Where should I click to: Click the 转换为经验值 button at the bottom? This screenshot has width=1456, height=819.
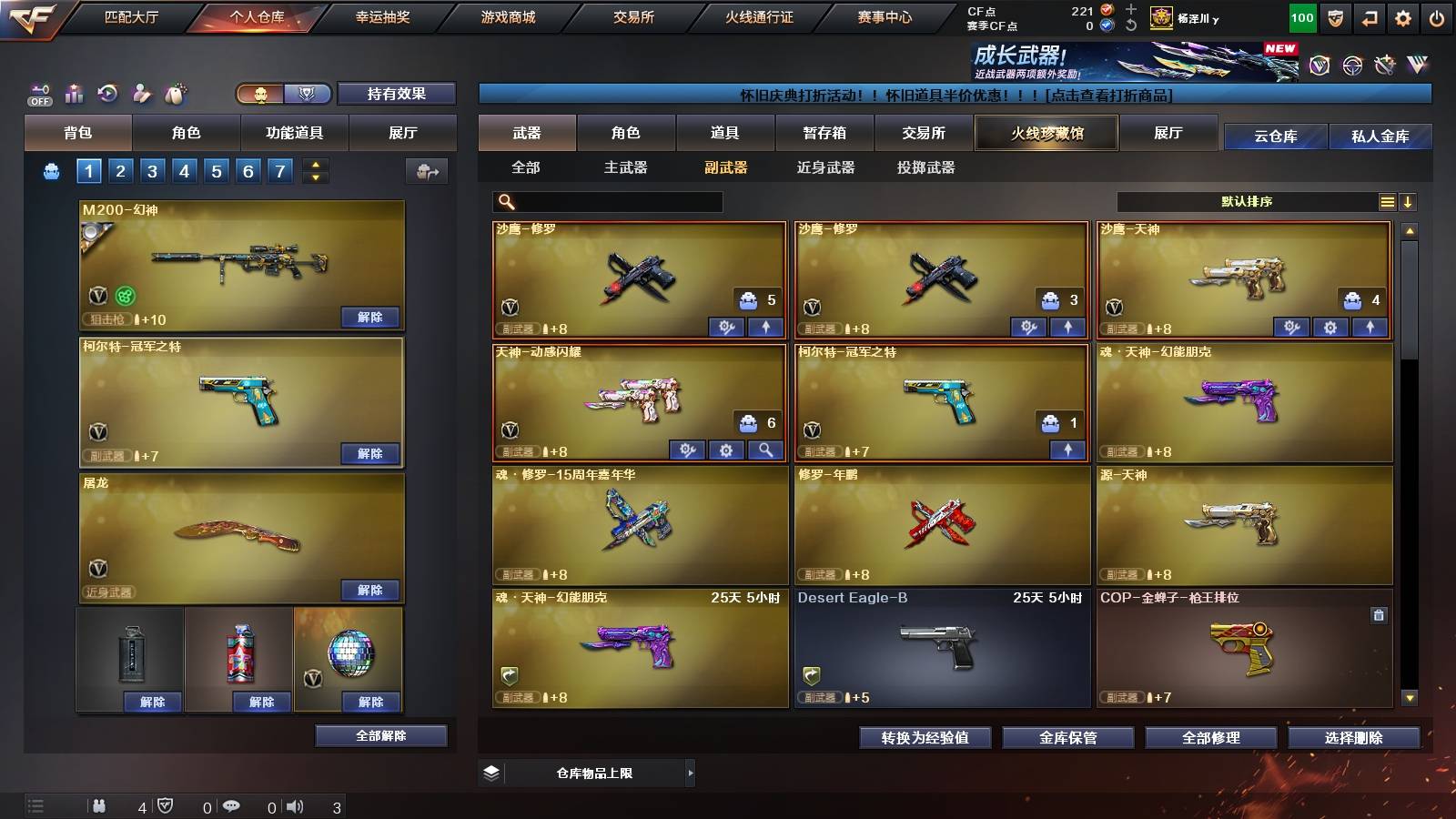(925, 738)
